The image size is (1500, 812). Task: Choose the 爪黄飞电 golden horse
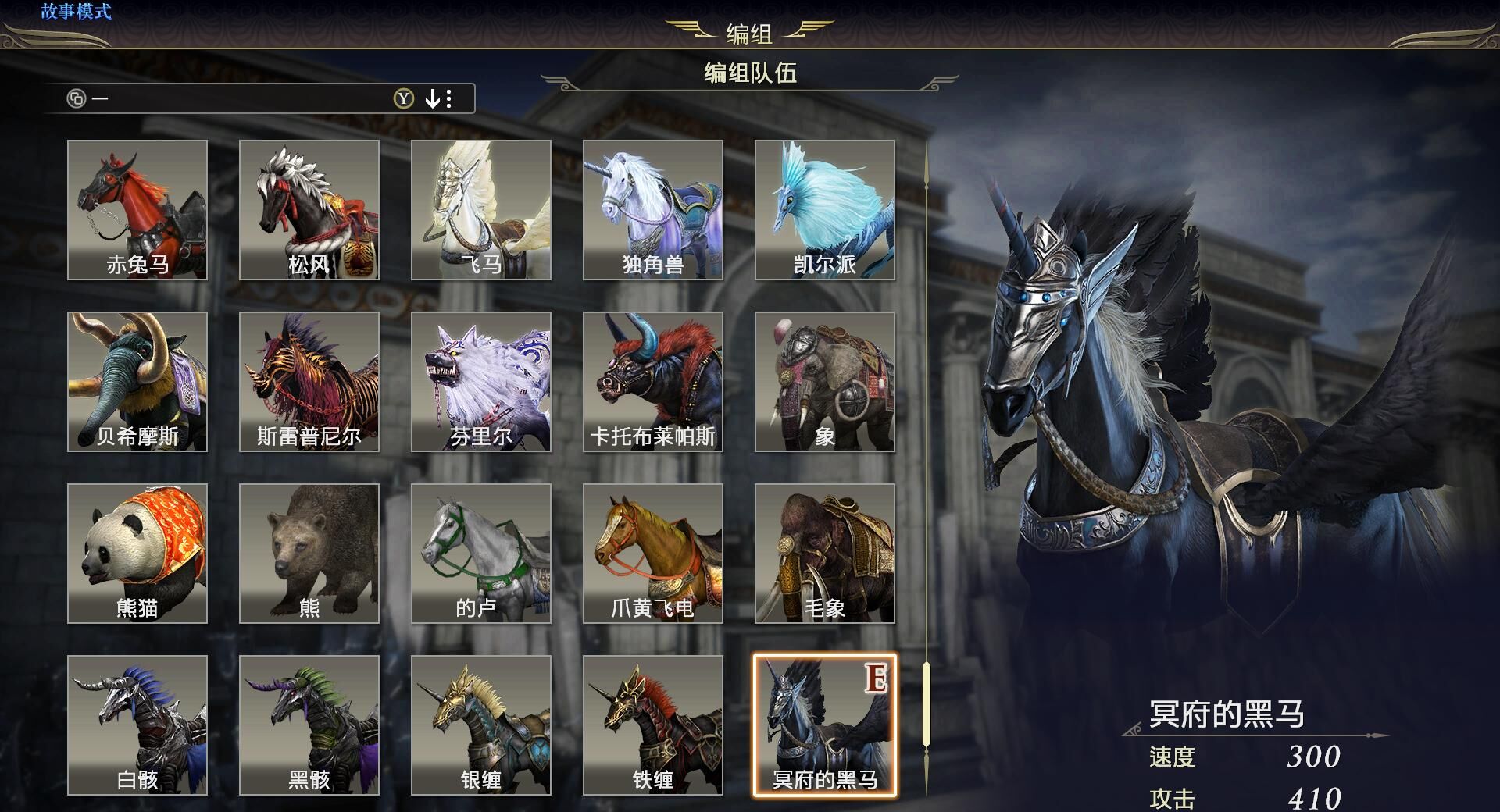(653, 553)
